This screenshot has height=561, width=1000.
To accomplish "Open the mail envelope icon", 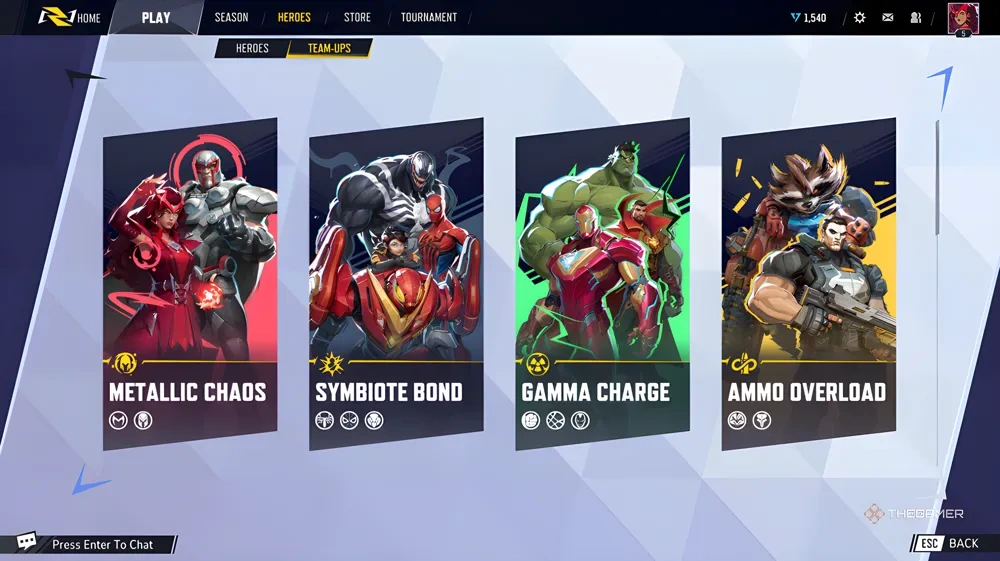I will [x=888, y=18].
